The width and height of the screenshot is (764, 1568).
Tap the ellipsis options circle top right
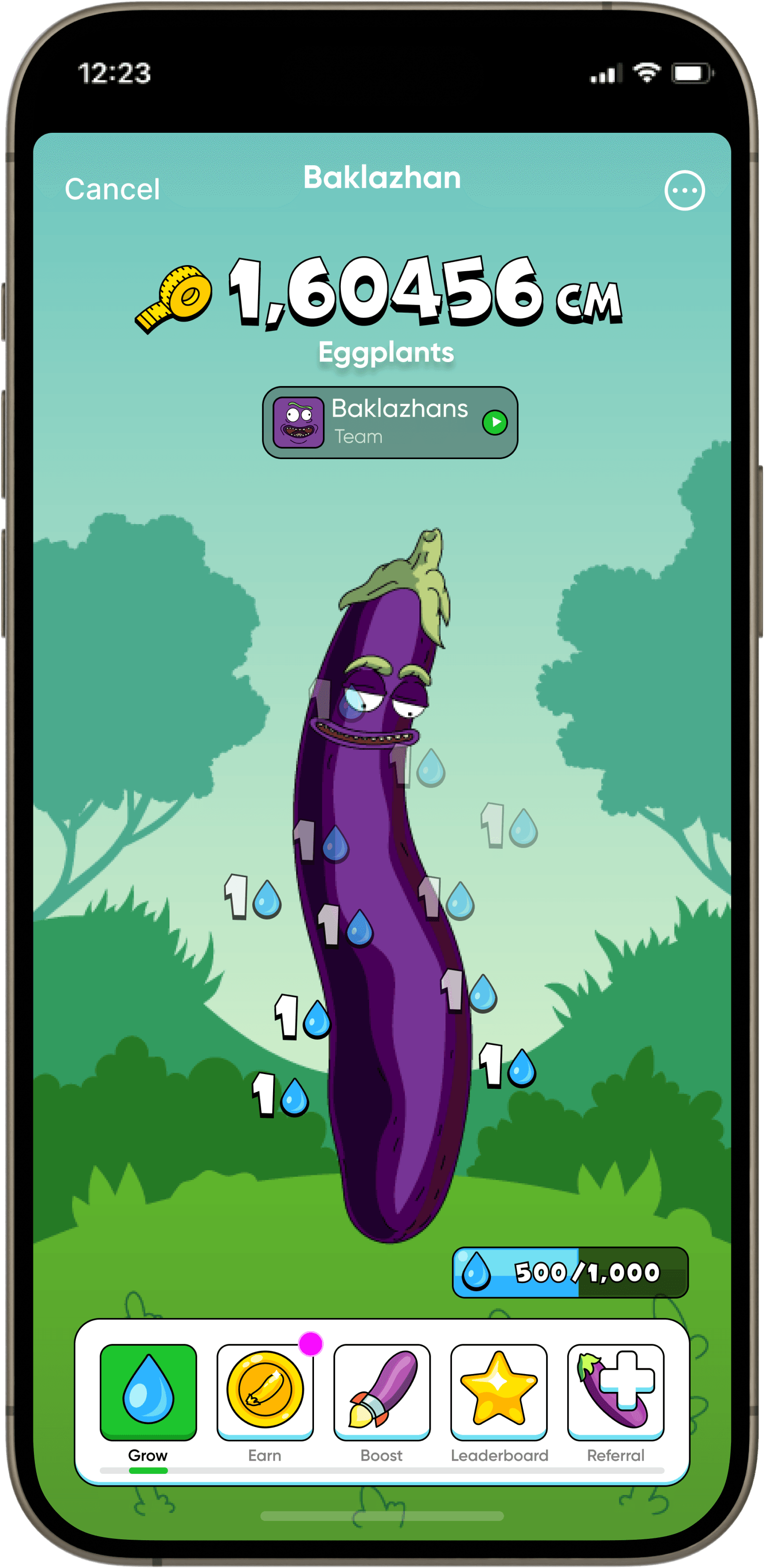click(685, 191)
